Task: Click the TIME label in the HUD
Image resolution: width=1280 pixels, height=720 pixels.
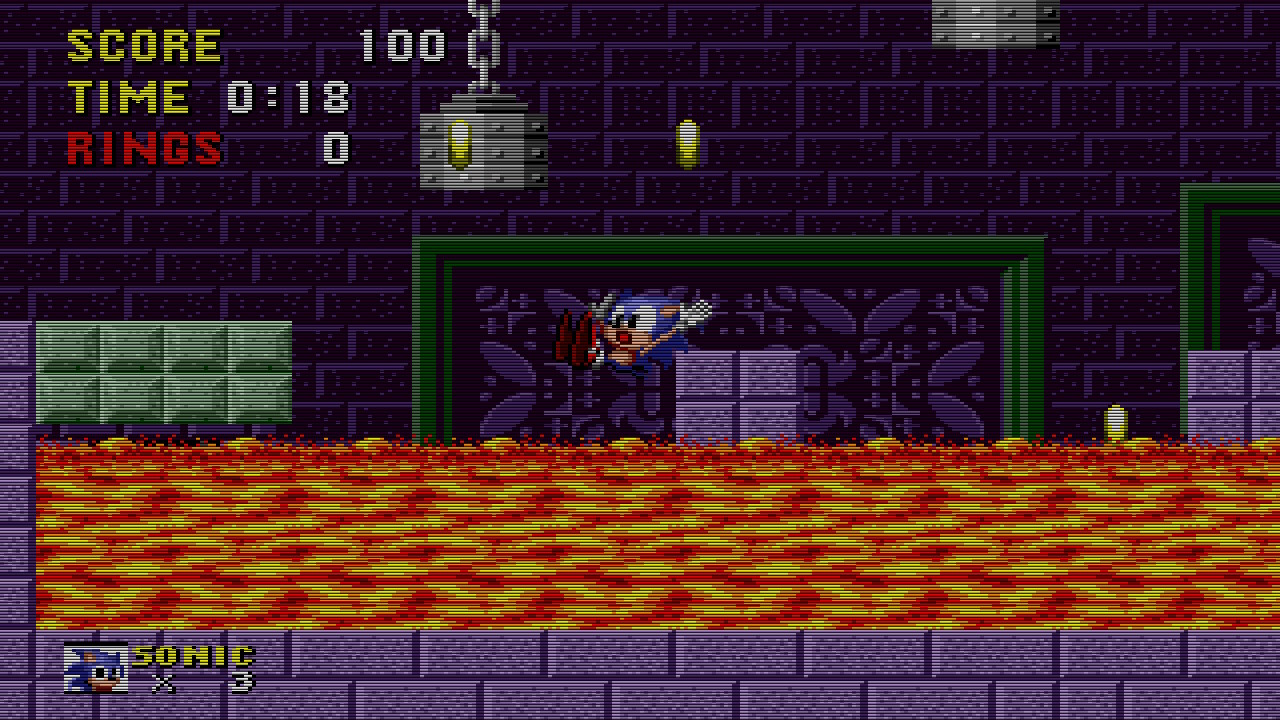Action: (130, 96)
